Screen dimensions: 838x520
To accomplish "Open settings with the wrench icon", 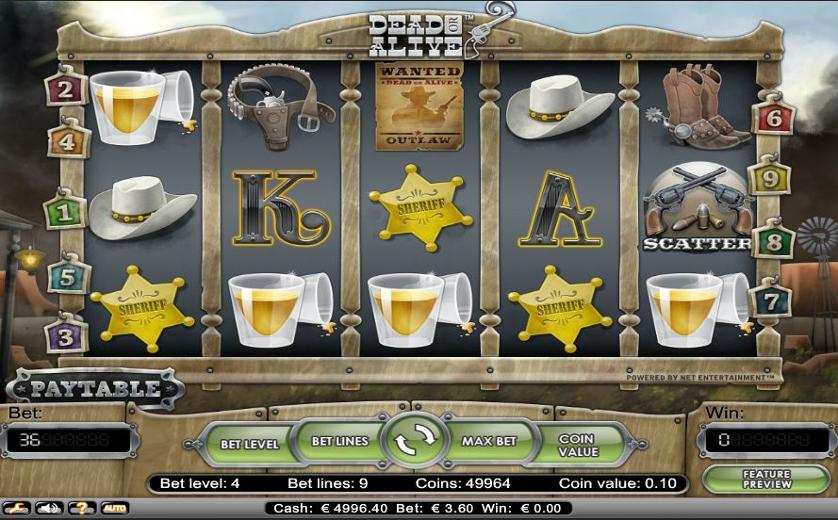I will pos(17,508).
